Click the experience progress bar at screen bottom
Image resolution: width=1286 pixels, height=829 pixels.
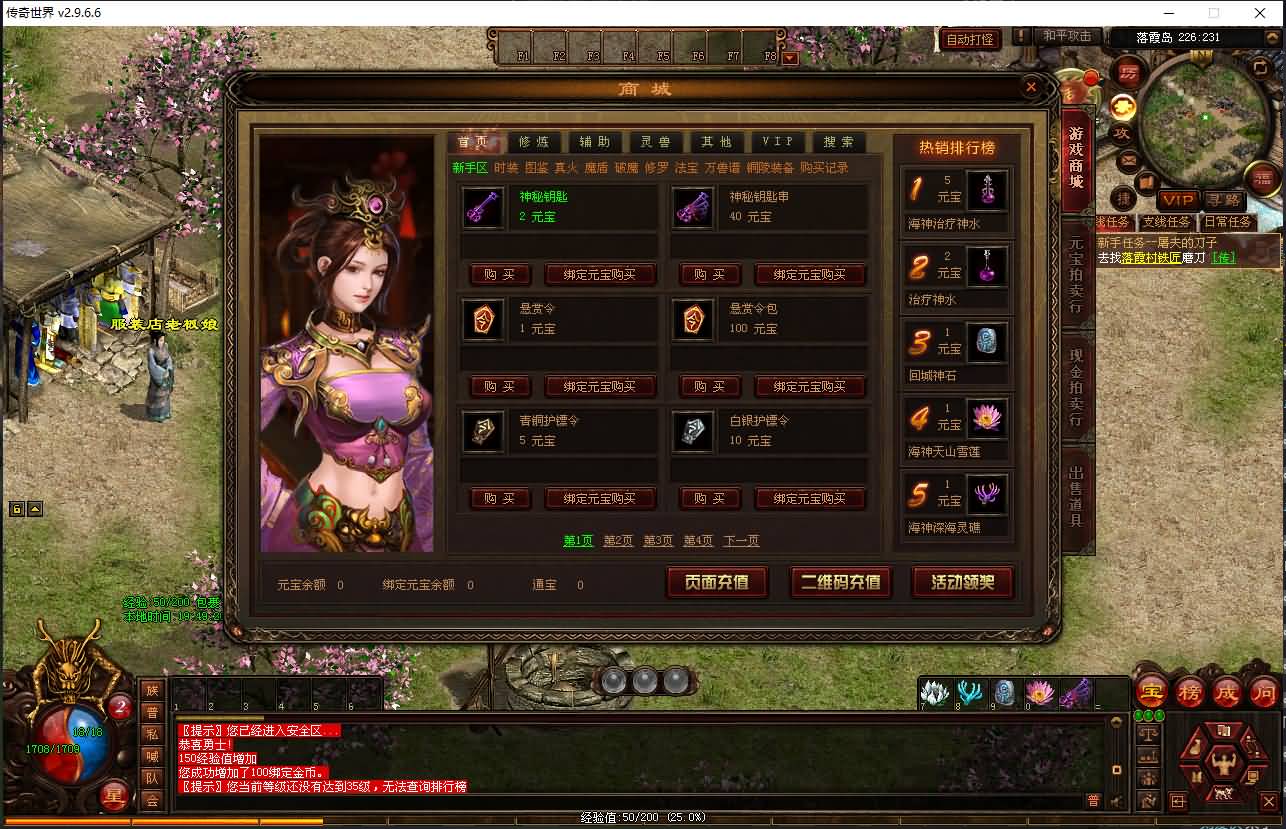pyautogui.click(x=643, y=819)
